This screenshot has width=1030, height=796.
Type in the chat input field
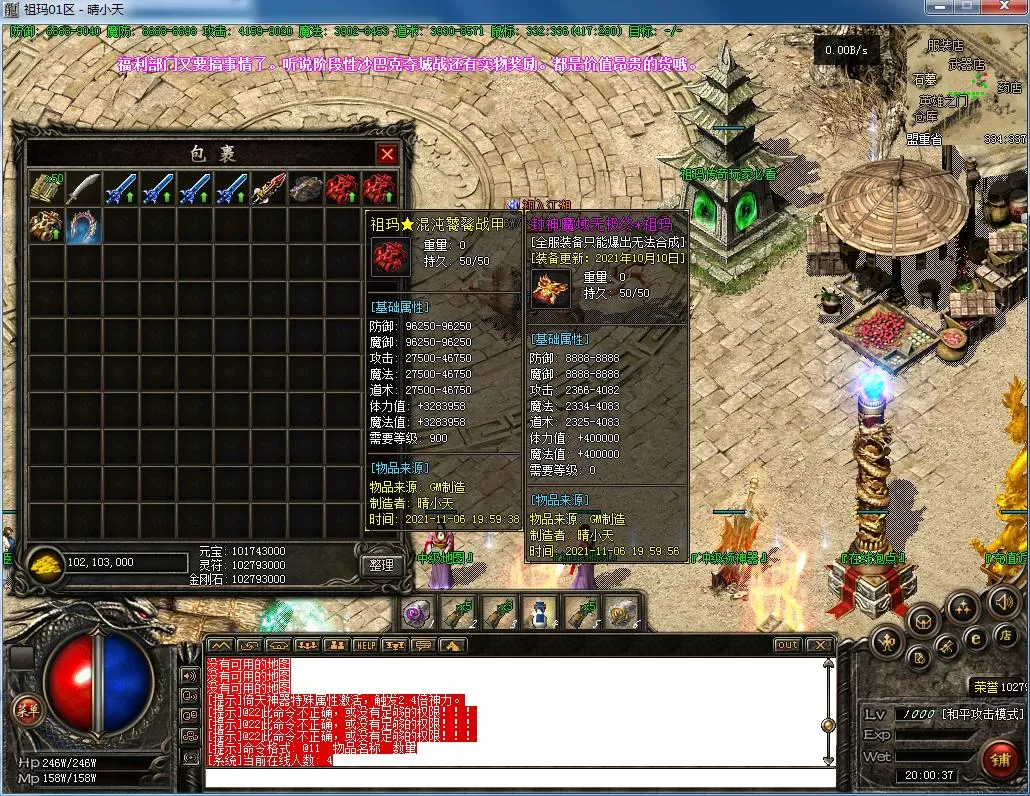click(520, 777)
